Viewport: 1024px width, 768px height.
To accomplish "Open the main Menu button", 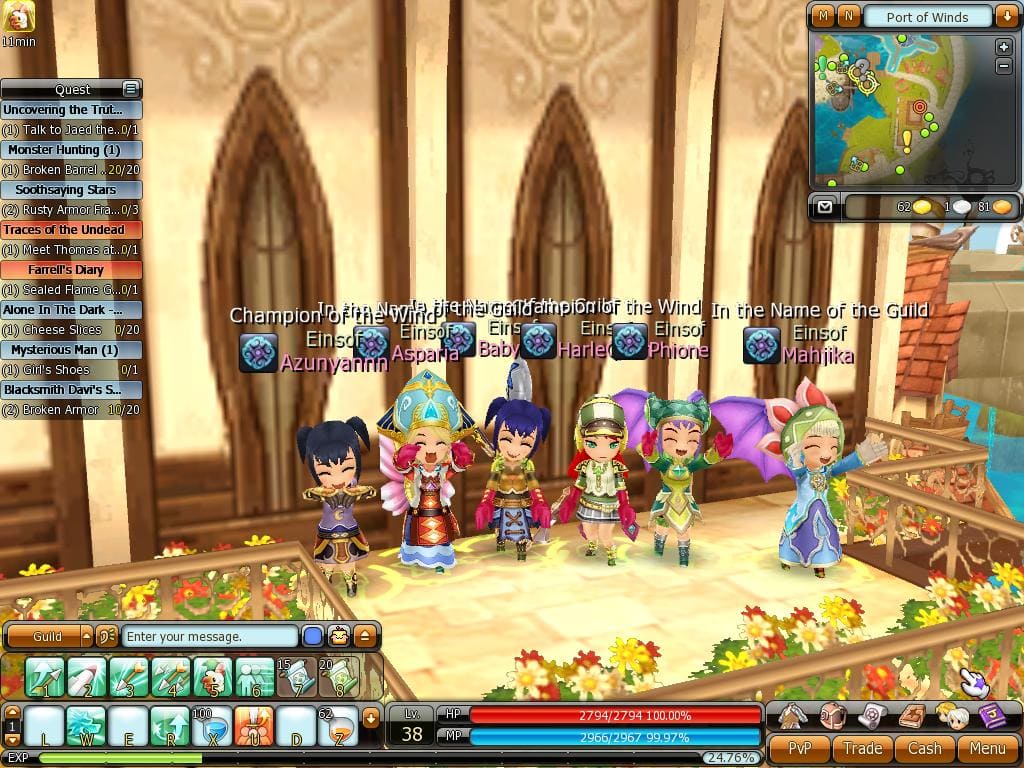I will pos(987,748).
